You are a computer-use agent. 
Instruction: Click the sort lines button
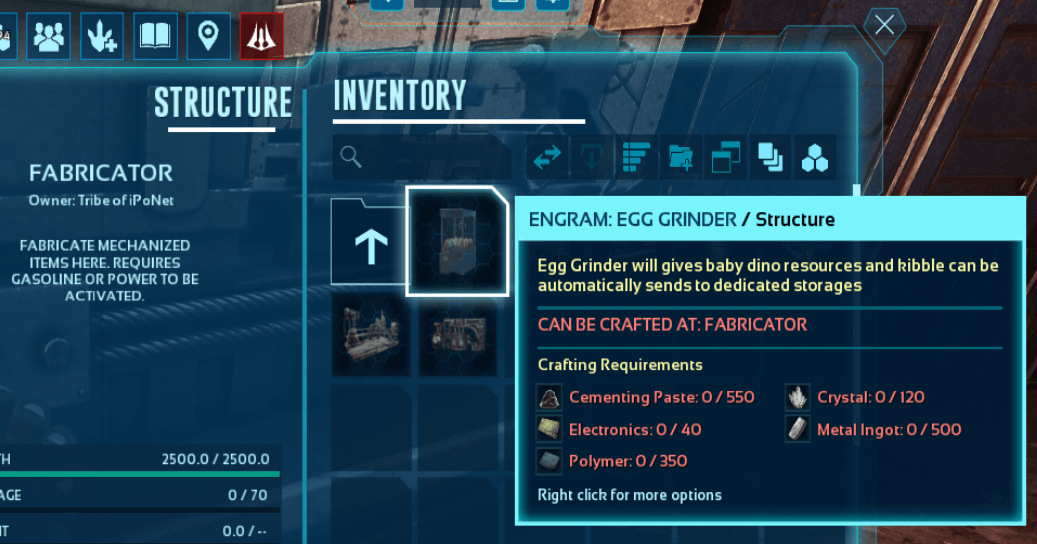pos(637,158)
